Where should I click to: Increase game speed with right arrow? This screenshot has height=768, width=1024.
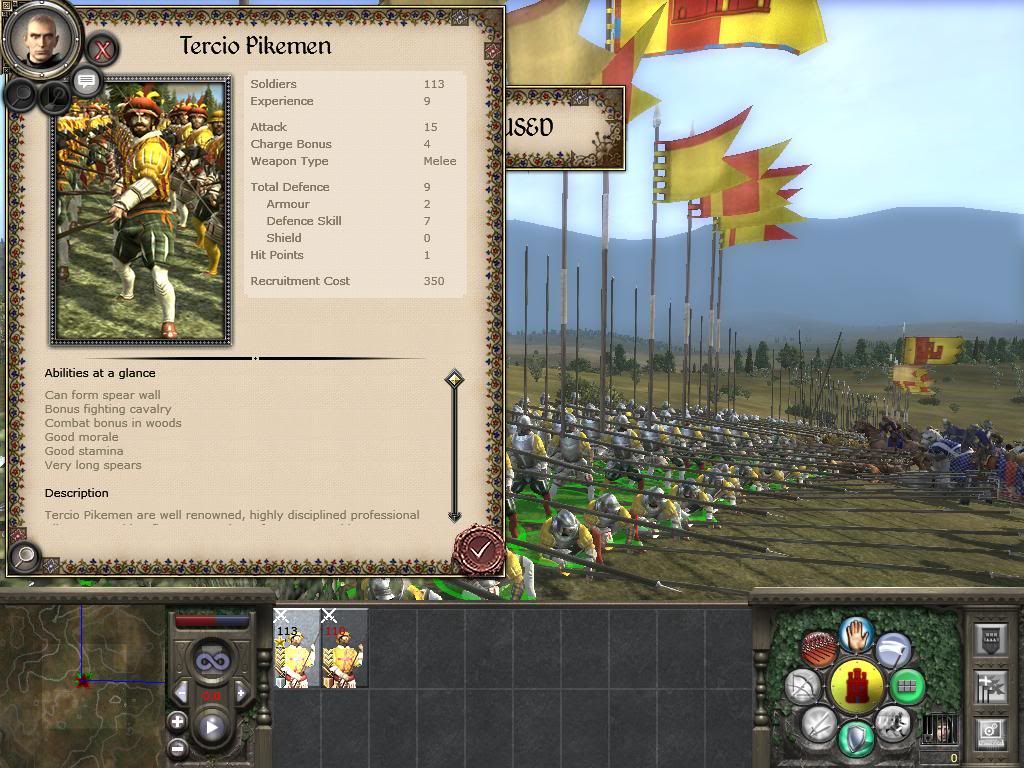[x=240, y=693]
